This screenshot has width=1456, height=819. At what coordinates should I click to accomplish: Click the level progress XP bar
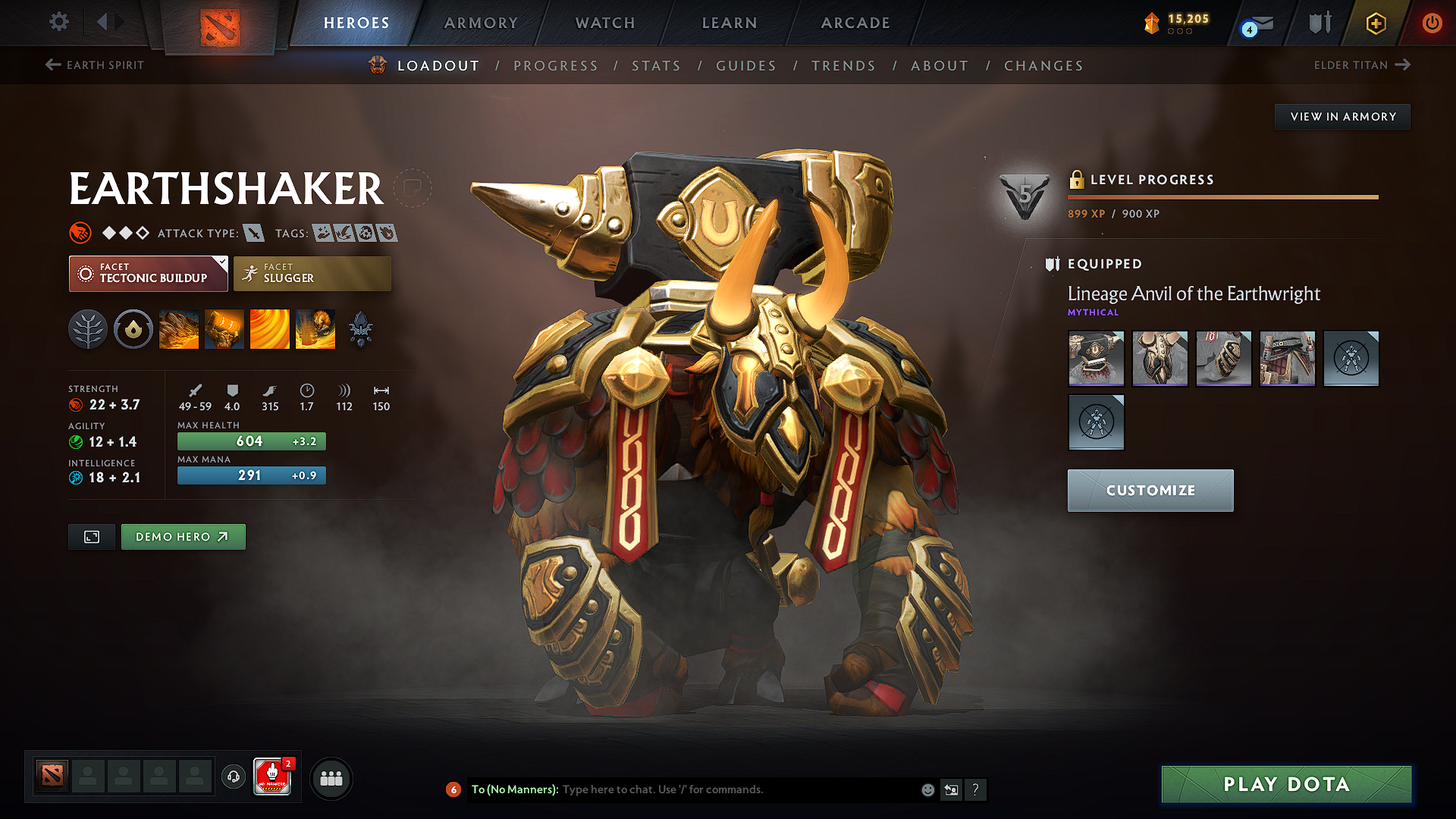click(x=1221, y=196)
